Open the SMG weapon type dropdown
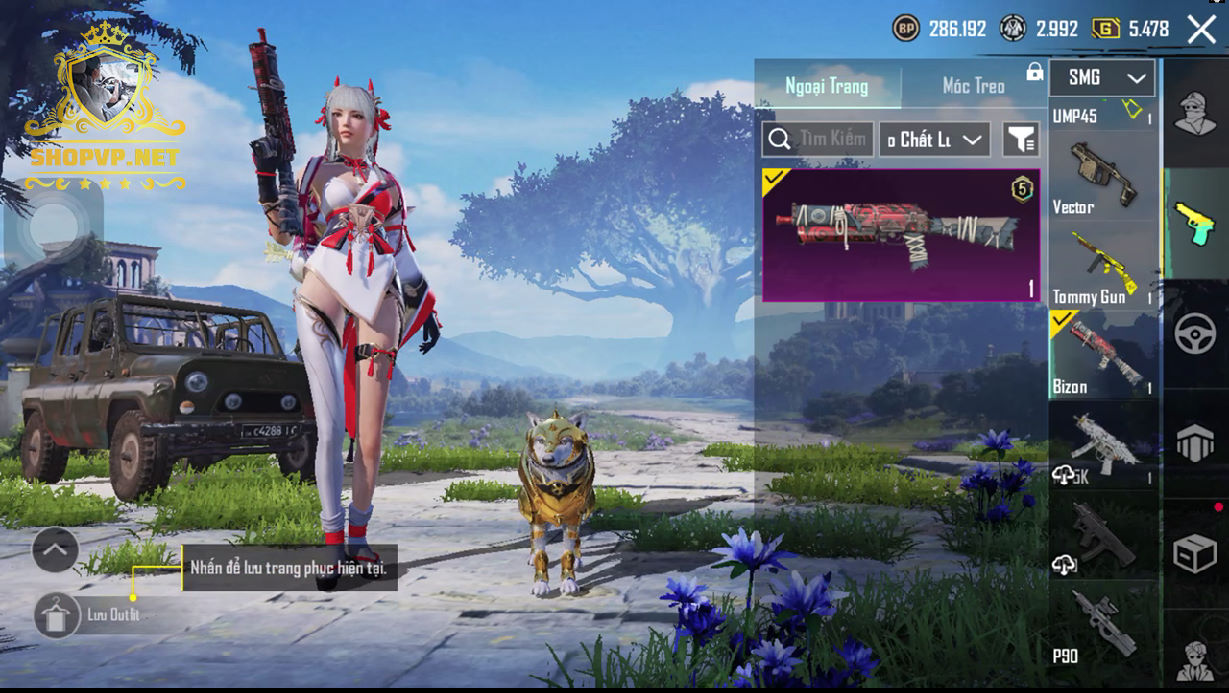This screenshot has height=693, width=1229. [1103, 77]
